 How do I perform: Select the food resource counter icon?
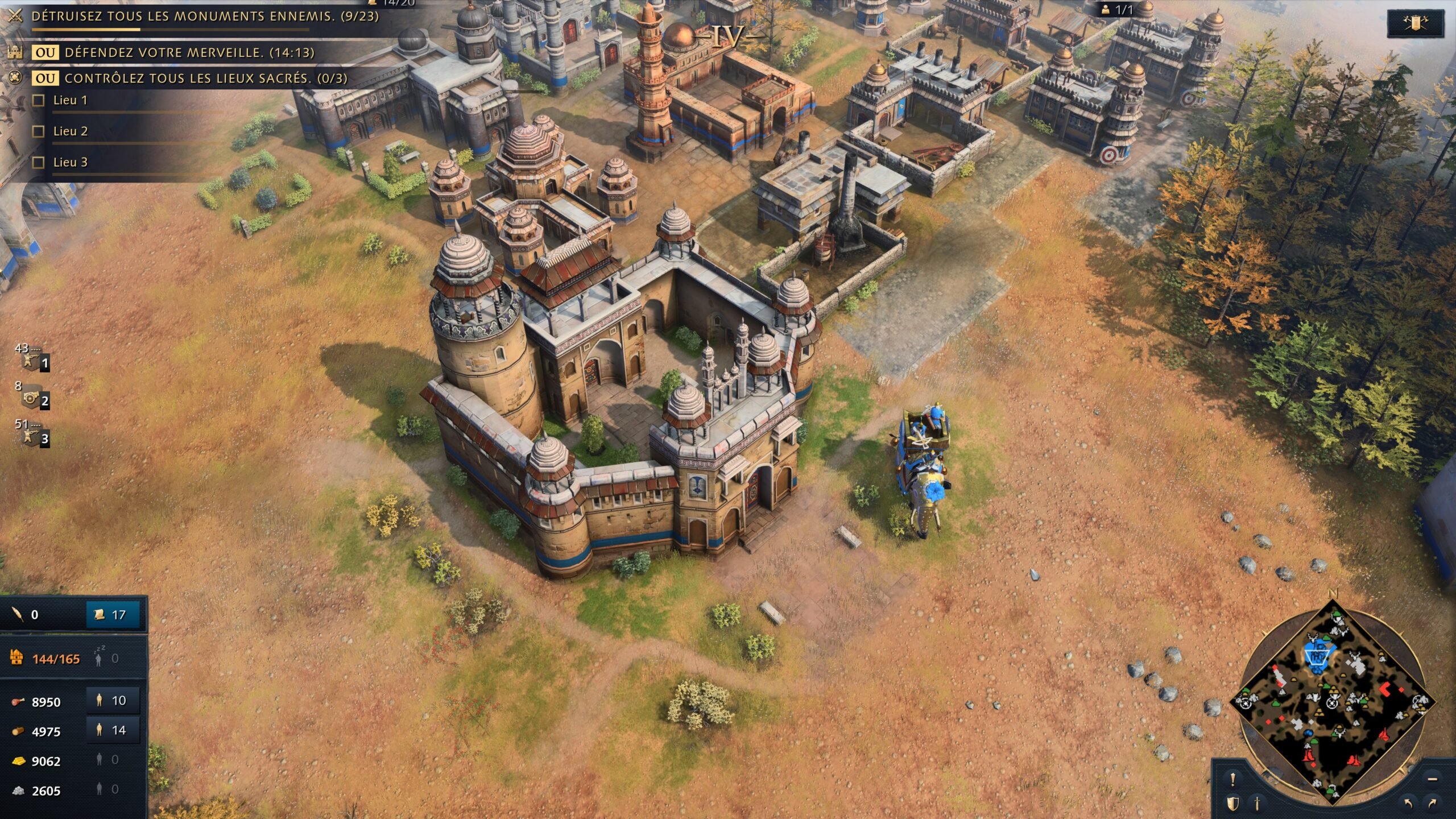[19, 701]
